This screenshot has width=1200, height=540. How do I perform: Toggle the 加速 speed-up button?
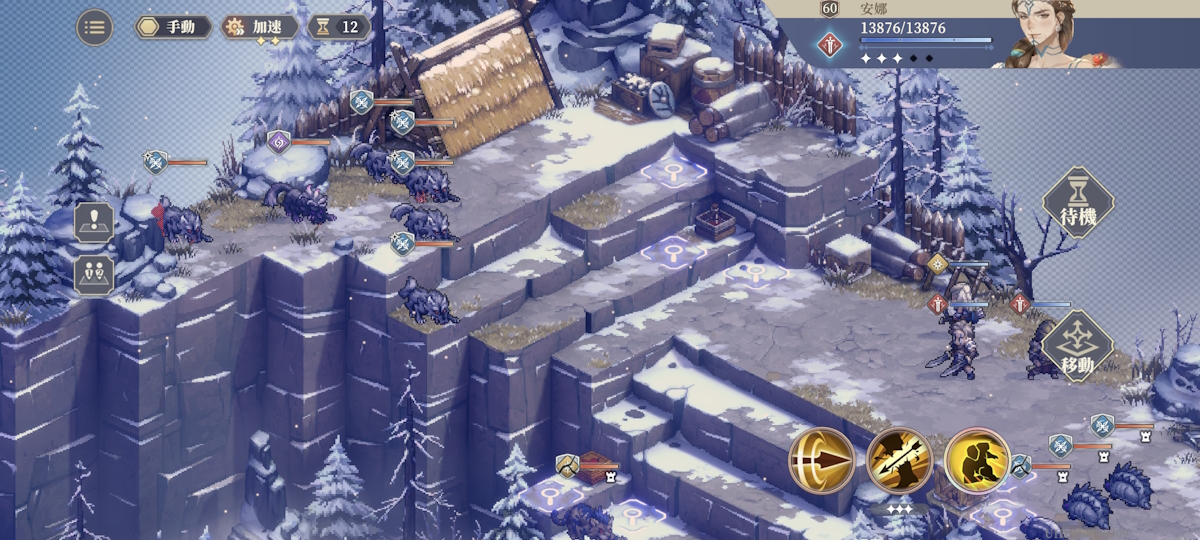click(x=260, y=27)
